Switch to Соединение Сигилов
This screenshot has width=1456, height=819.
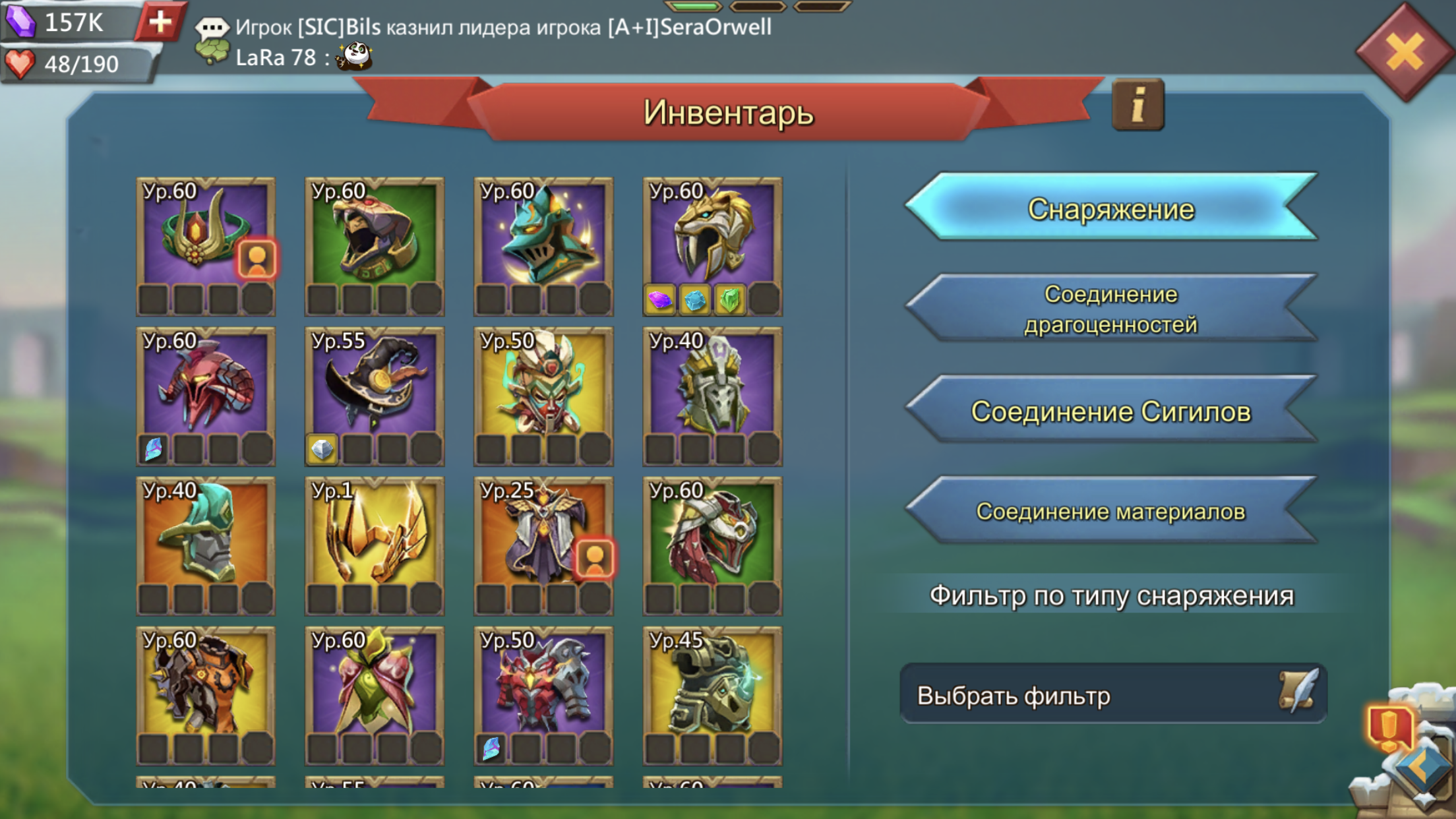click(1111, 411)
